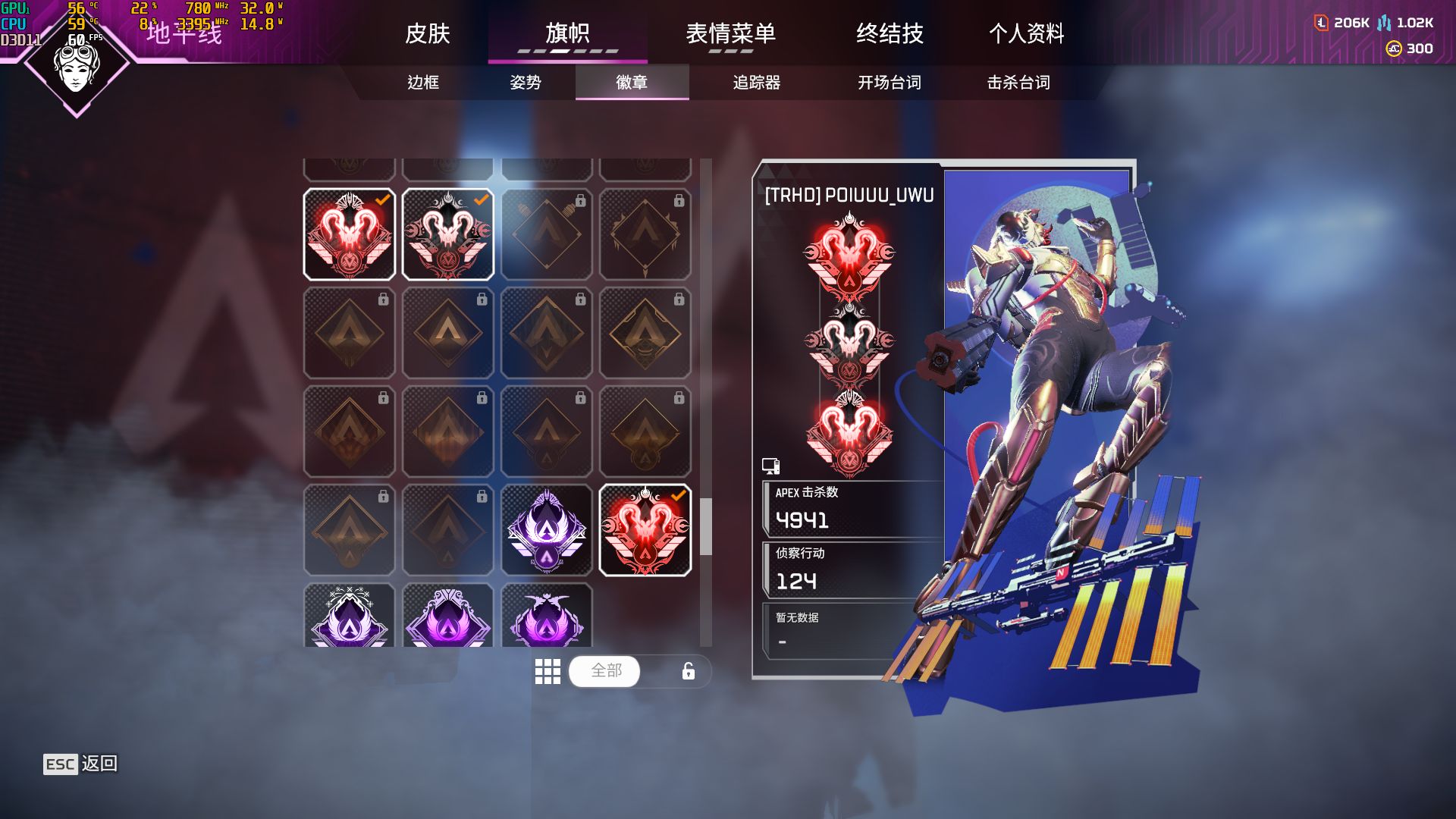
Task: Select the dark purple badge in bottom row
Action: [547, 616]
